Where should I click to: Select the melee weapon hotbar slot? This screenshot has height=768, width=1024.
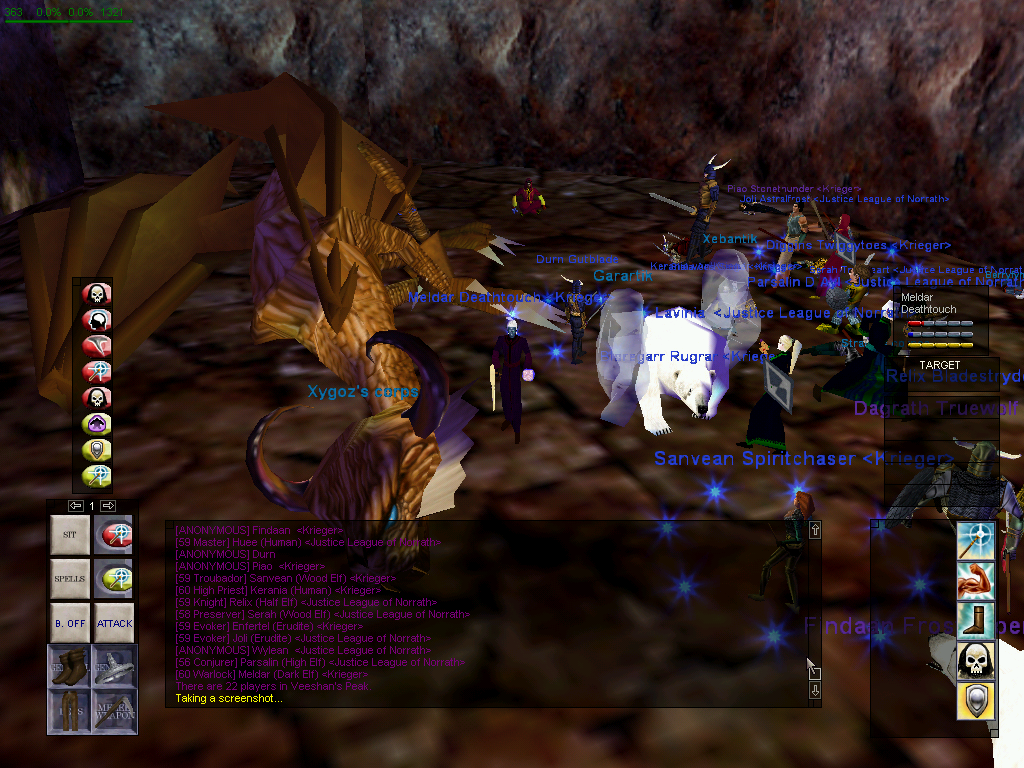[114, 710]
